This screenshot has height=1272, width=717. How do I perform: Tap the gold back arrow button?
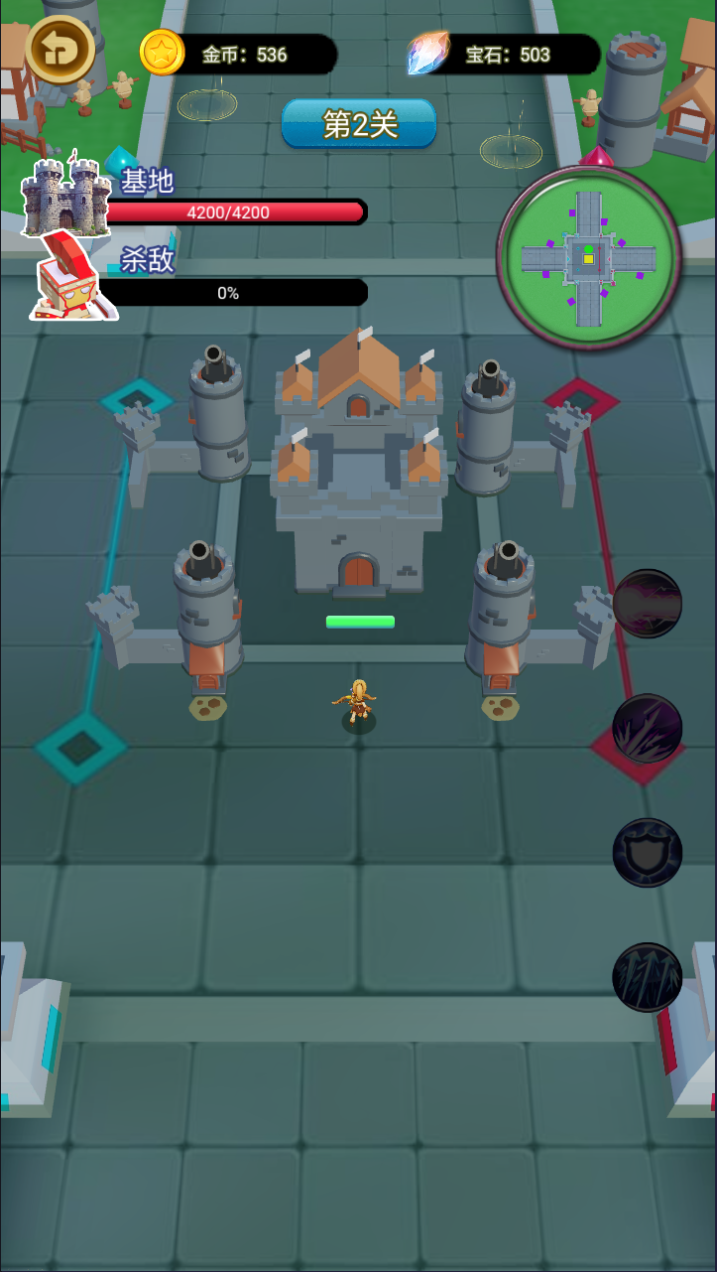point(60,48)
